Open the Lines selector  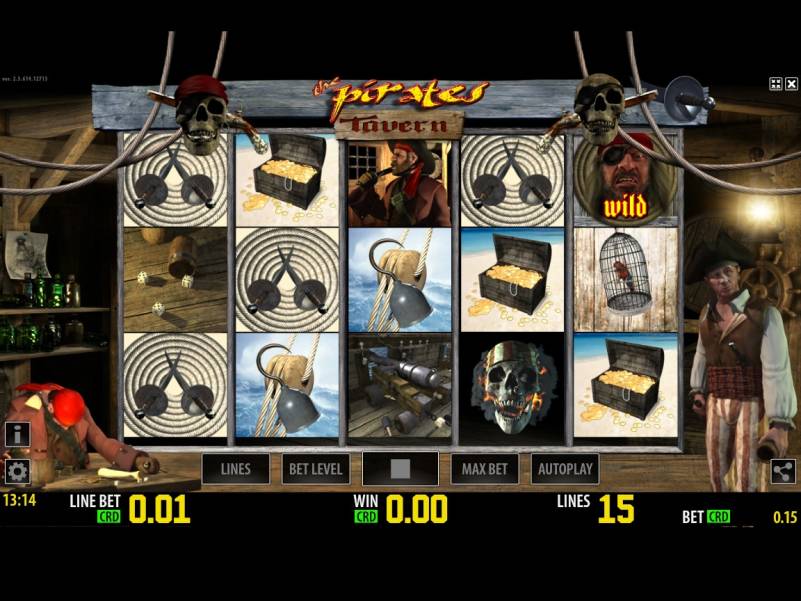point(236,468)
